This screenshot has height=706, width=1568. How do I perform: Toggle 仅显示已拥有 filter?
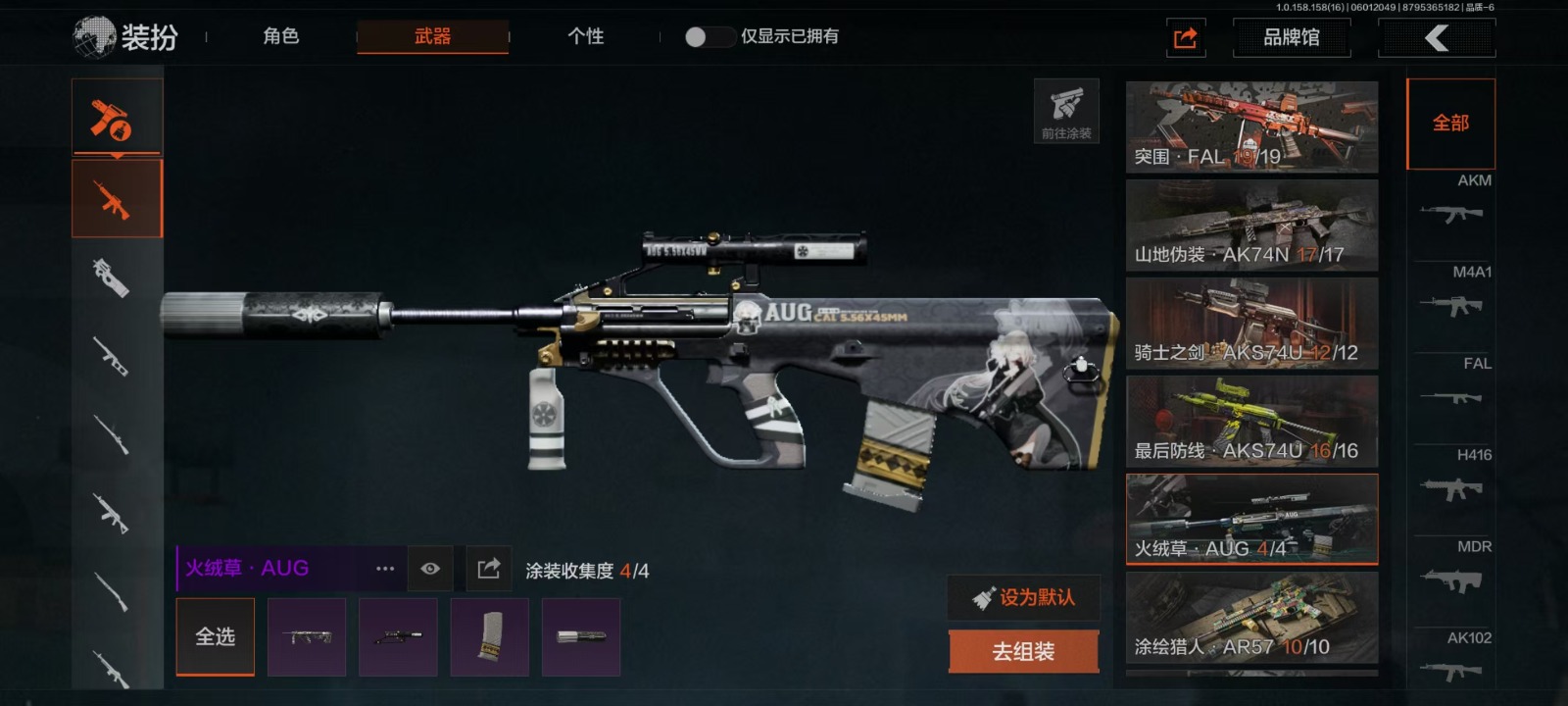click(x=710, y=36)
